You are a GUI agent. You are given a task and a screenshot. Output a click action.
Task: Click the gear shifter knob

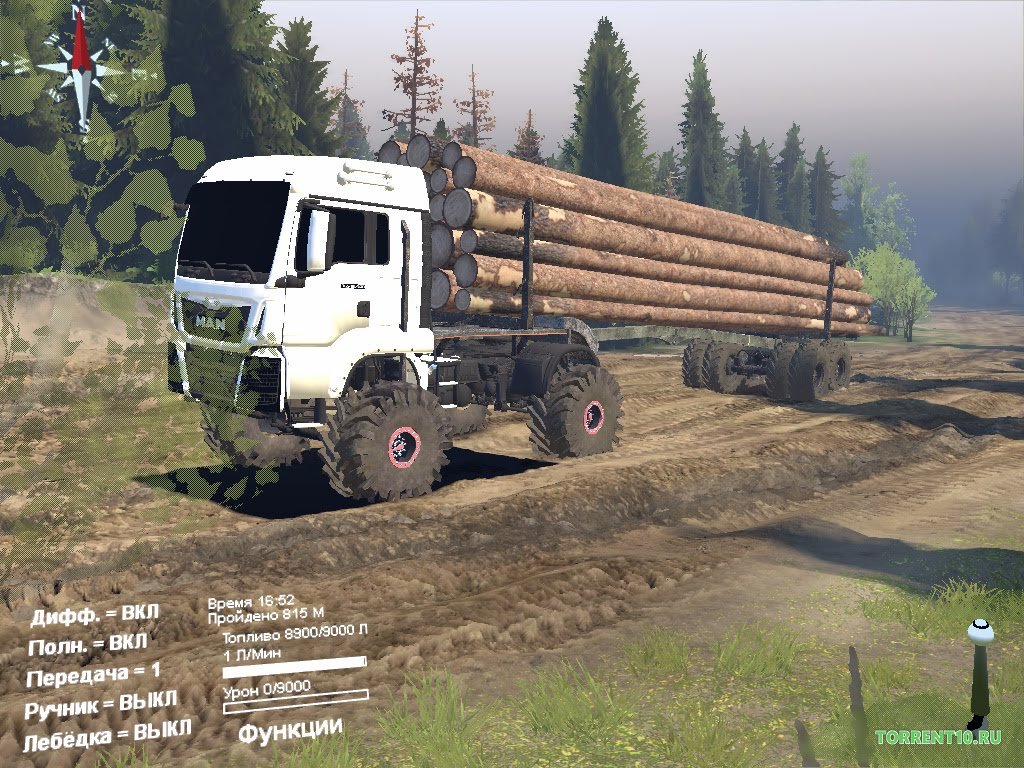[x=979, y=632]
